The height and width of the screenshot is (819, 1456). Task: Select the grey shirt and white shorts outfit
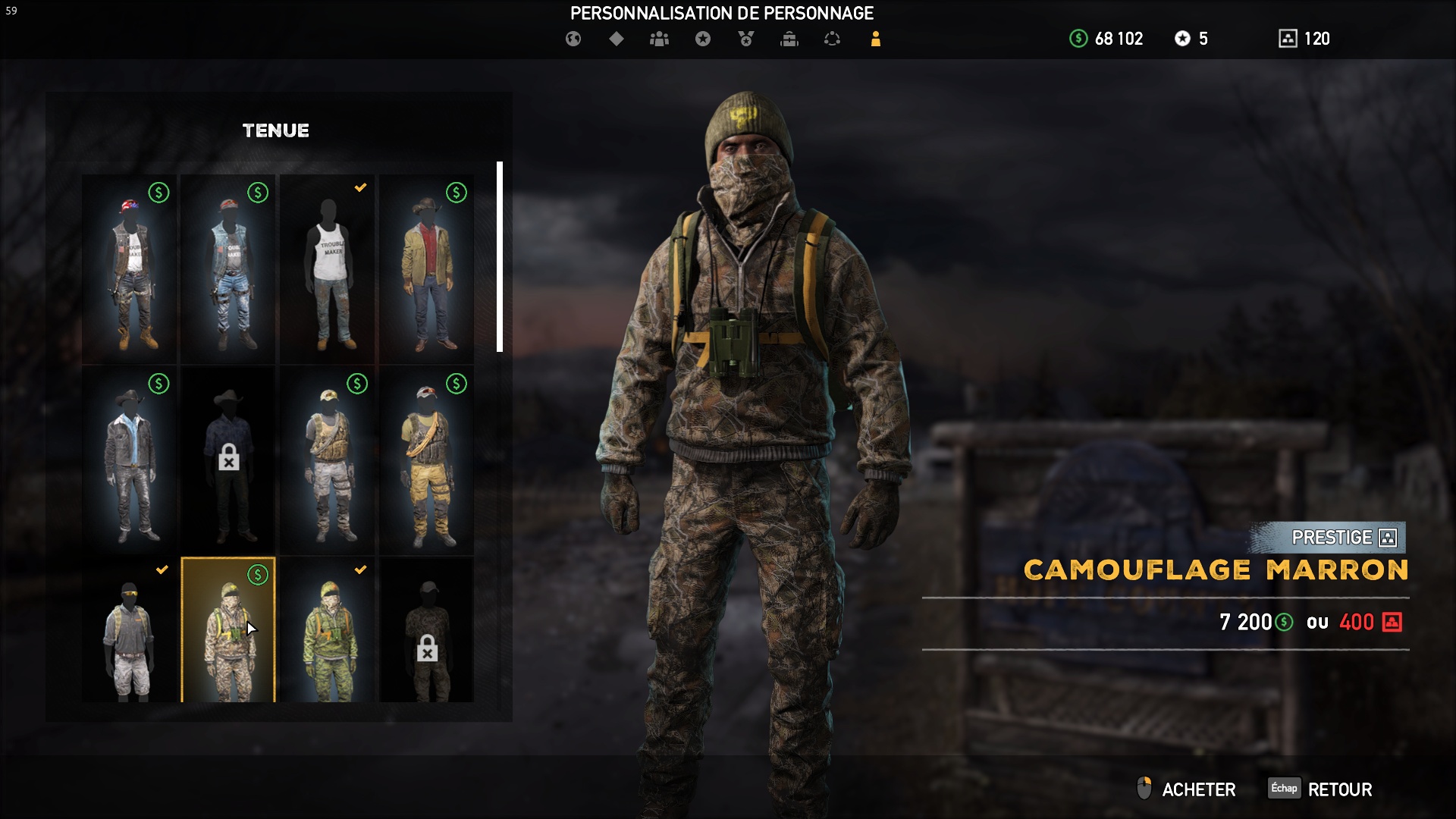click(130, 631)
